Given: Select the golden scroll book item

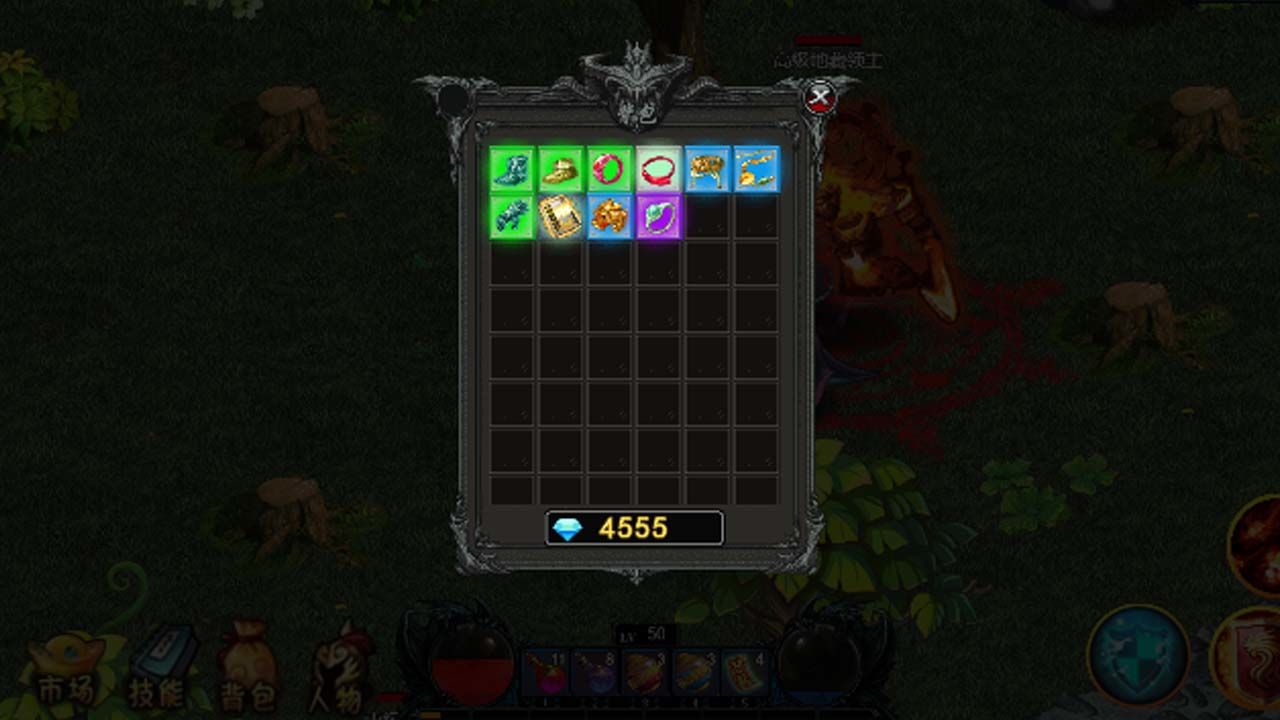Looking at the screenshot, I should 561,217.
